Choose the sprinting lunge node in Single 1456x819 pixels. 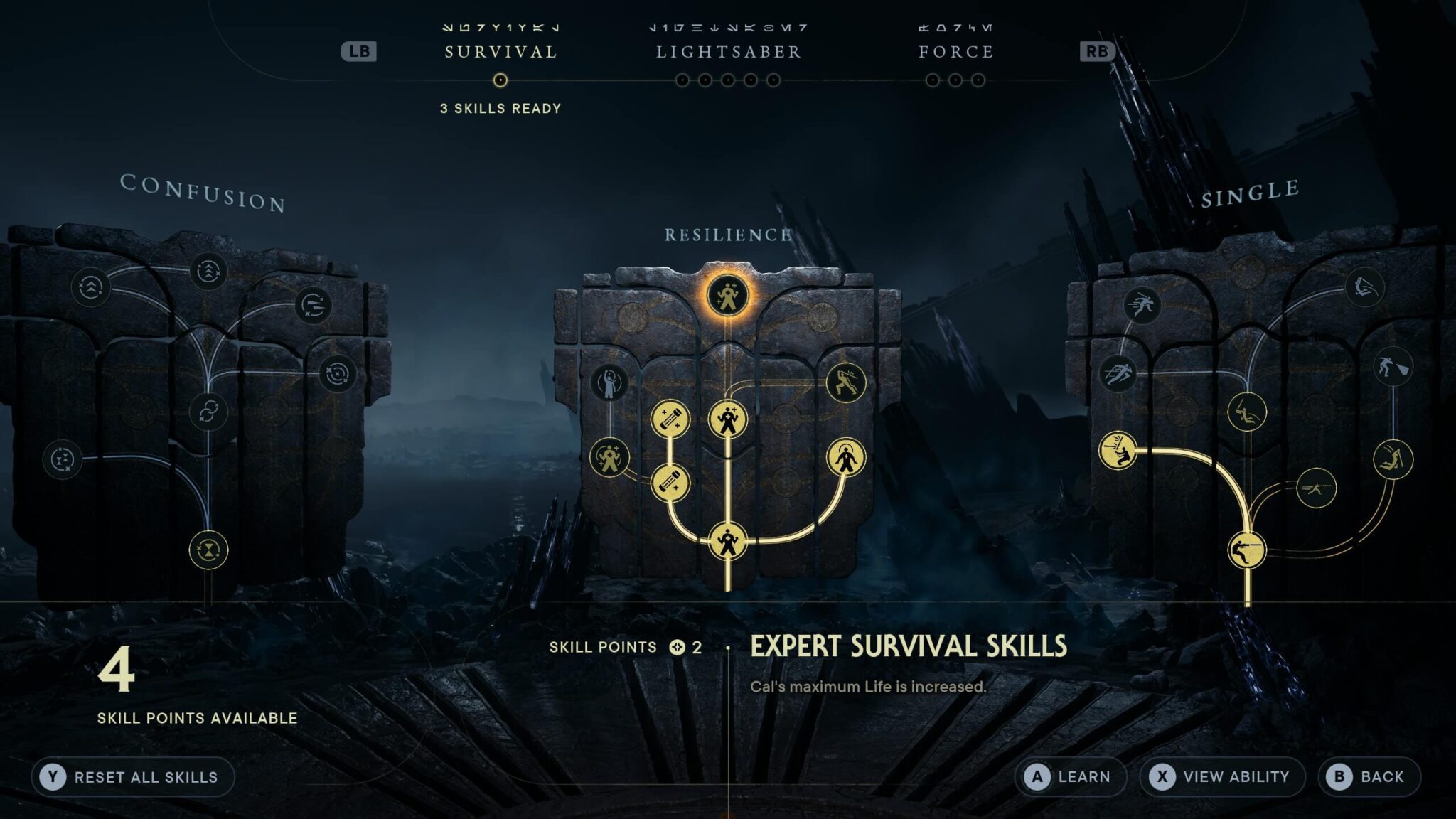[x=1142, y=306]
